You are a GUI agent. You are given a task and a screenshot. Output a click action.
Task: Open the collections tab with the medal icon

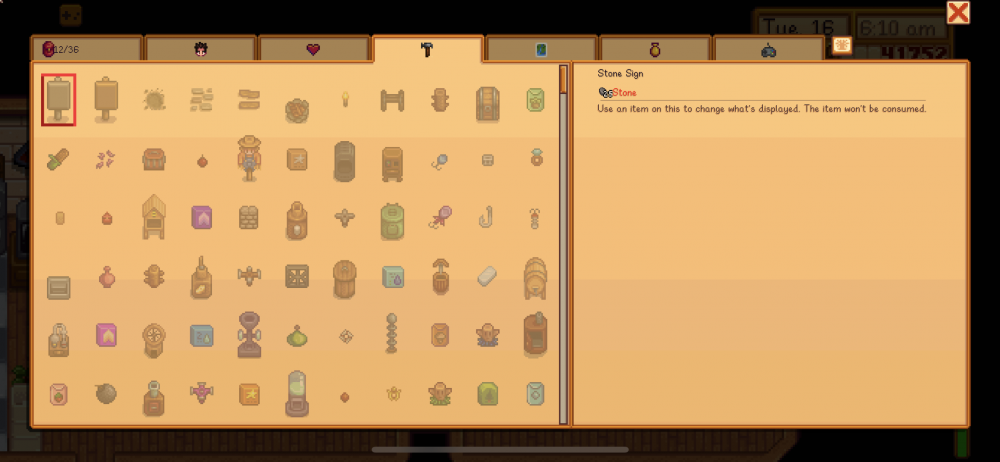655,48
